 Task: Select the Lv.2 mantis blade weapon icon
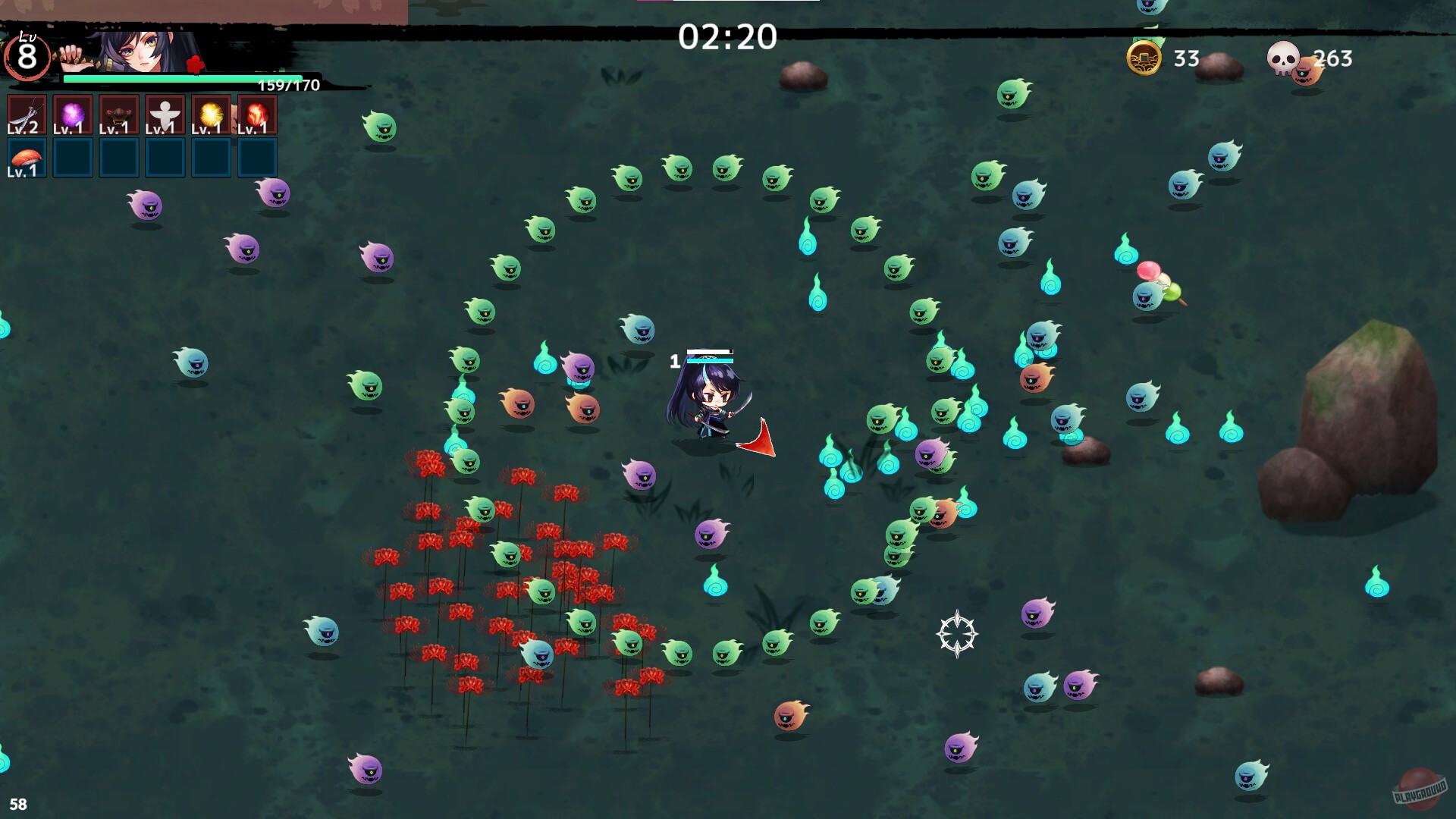coord(27,114)
